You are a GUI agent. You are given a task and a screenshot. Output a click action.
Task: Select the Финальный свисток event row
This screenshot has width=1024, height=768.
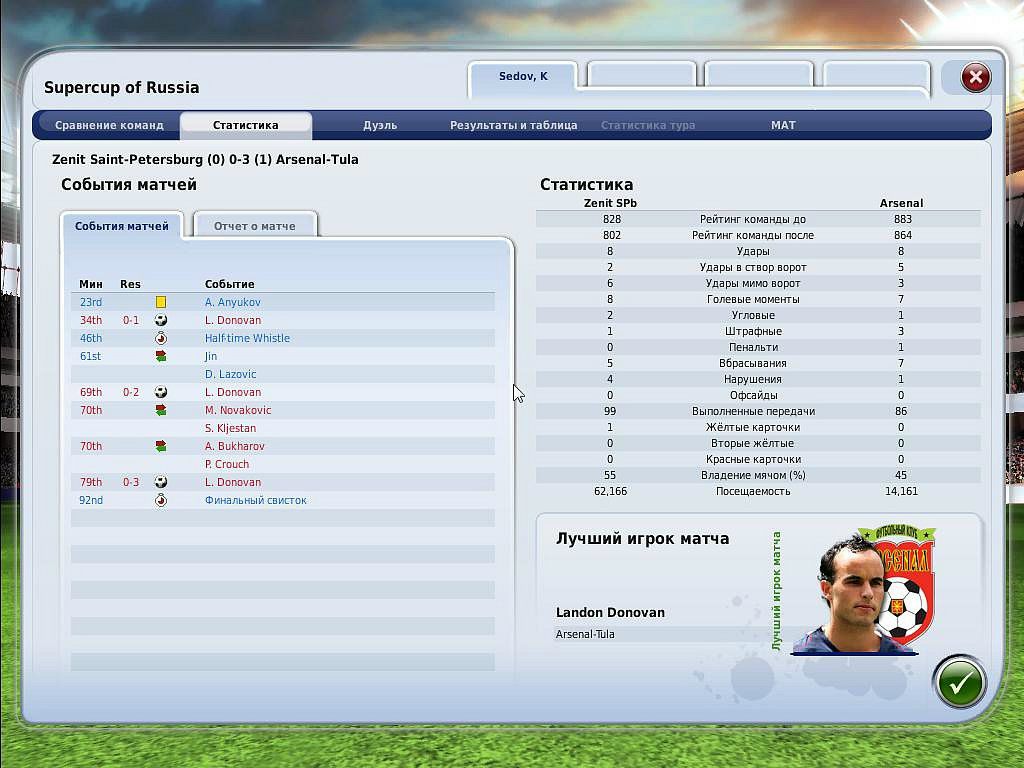255,500
